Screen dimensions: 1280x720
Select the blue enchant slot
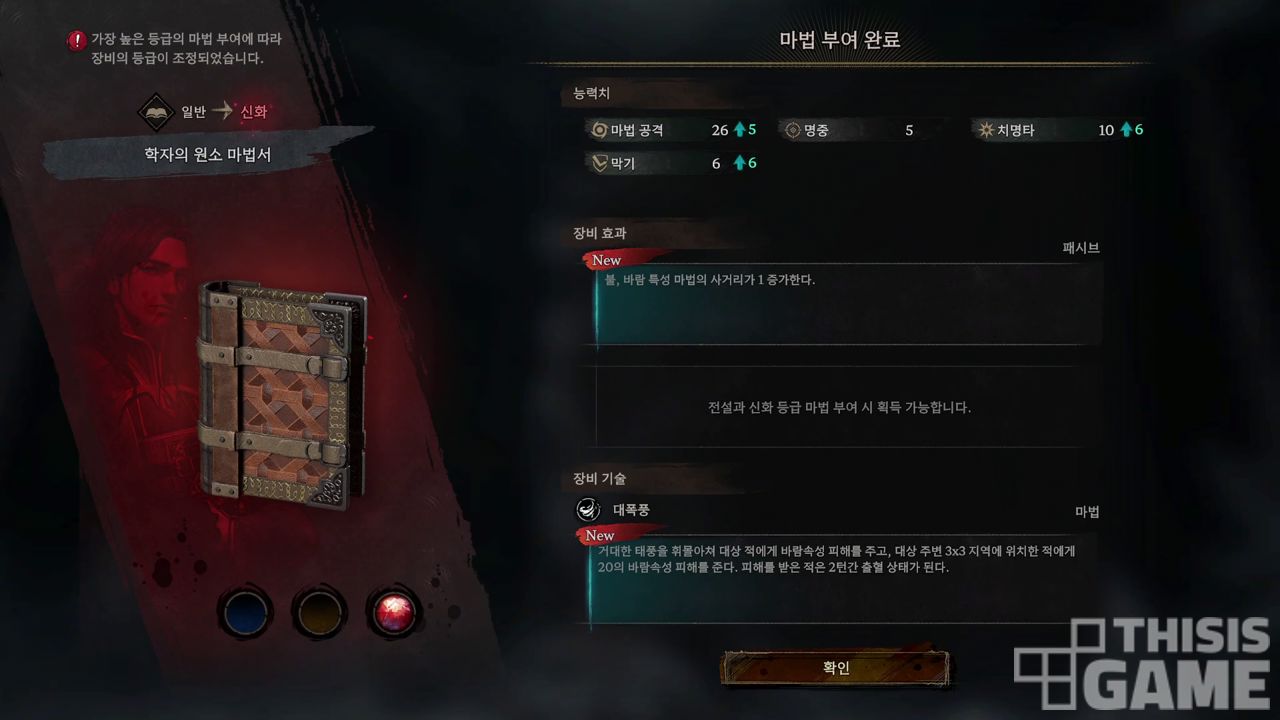click(246, 612)
